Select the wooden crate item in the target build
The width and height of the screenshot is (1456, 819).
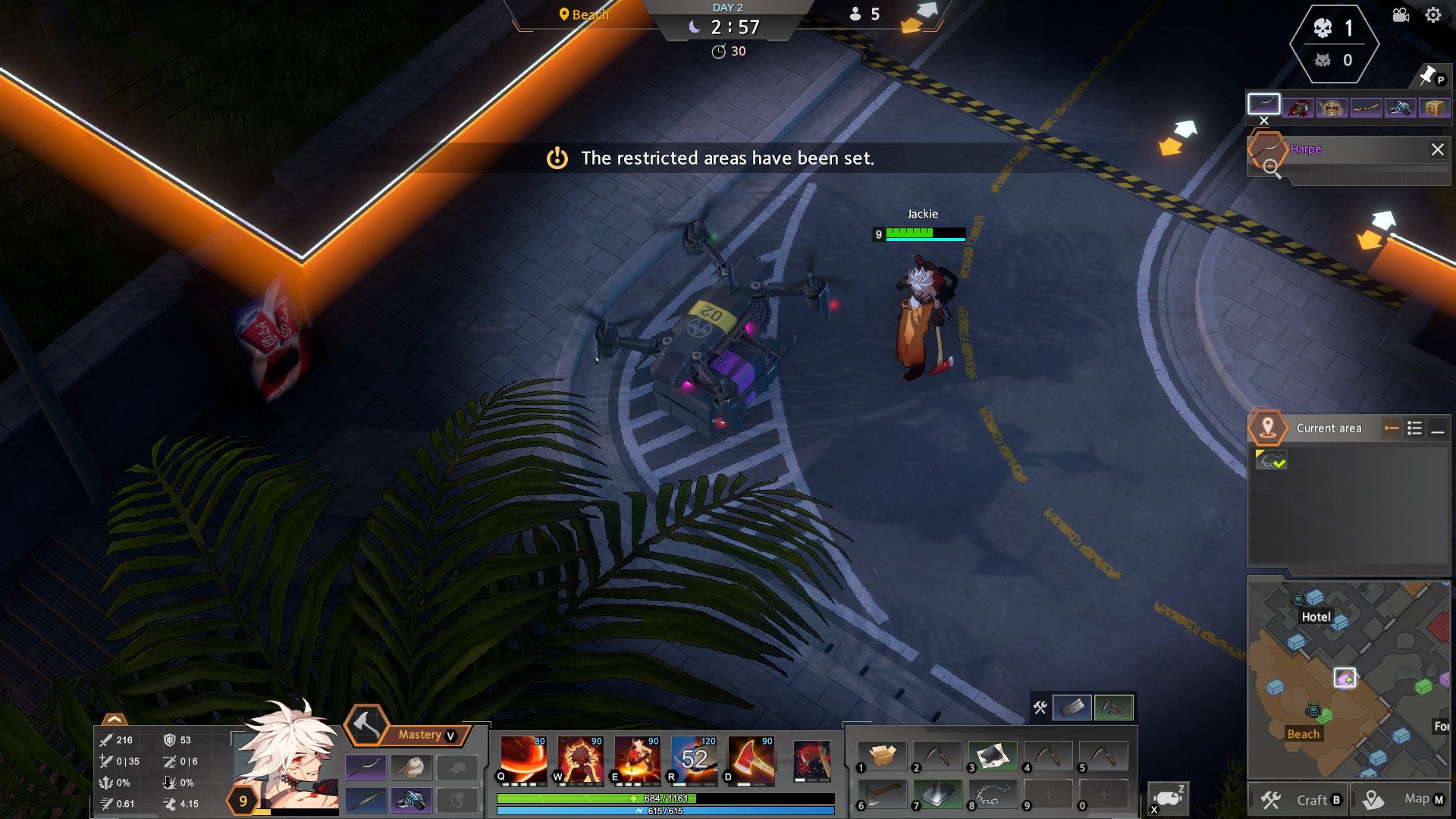click(1433, 108)
